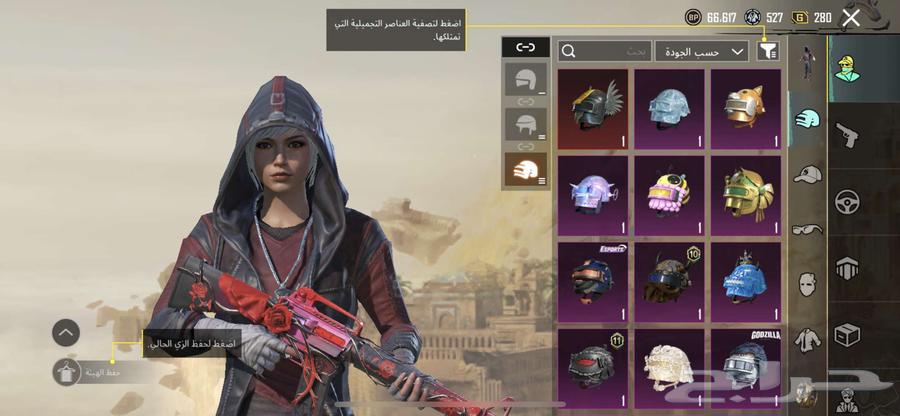900x416 pixels.
Task: Show the face mask category
Action: tap(808, 284)
